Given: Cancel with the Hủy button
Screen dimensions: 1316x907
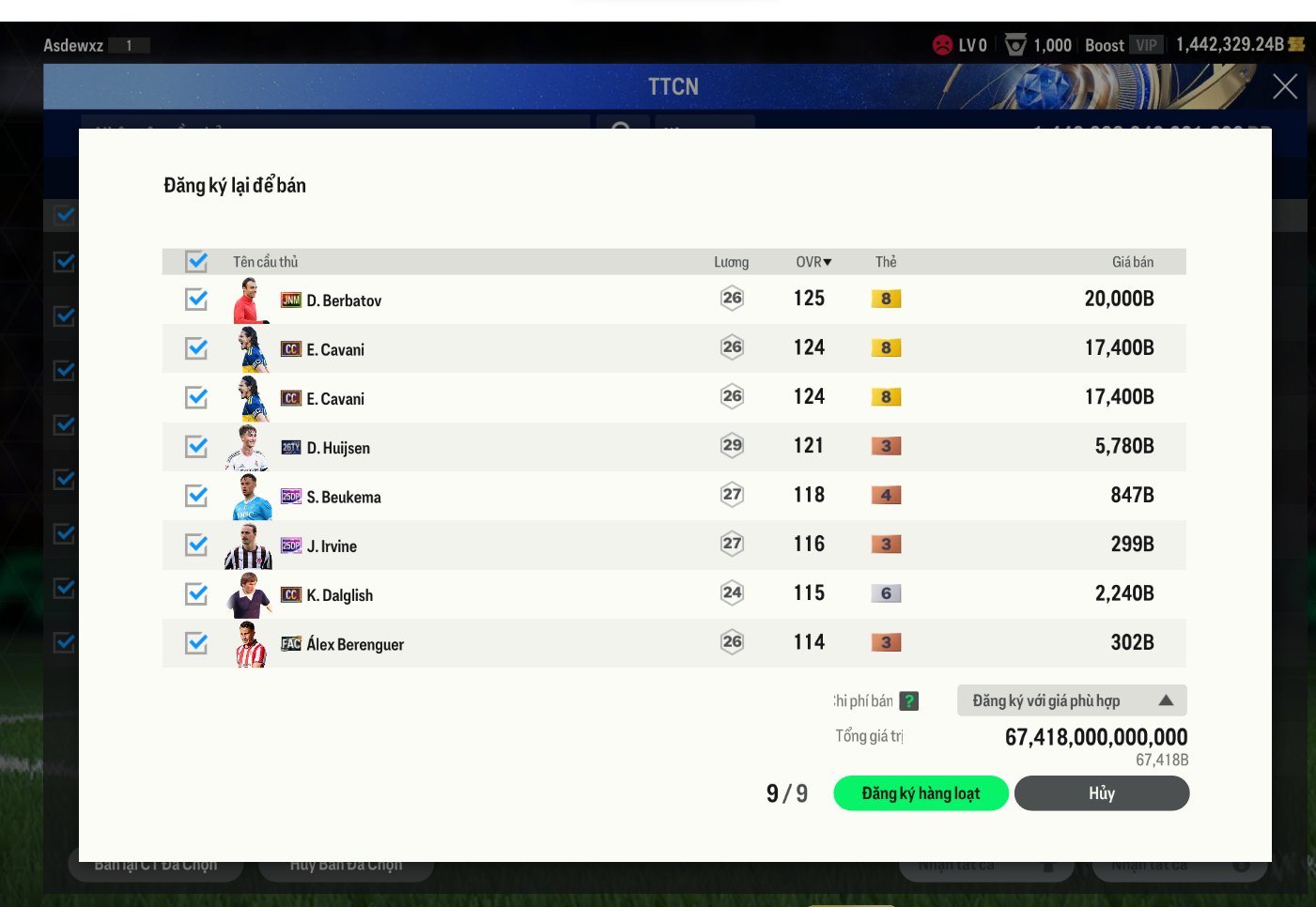Looking at the screenshot, I should click(1101, 793).
